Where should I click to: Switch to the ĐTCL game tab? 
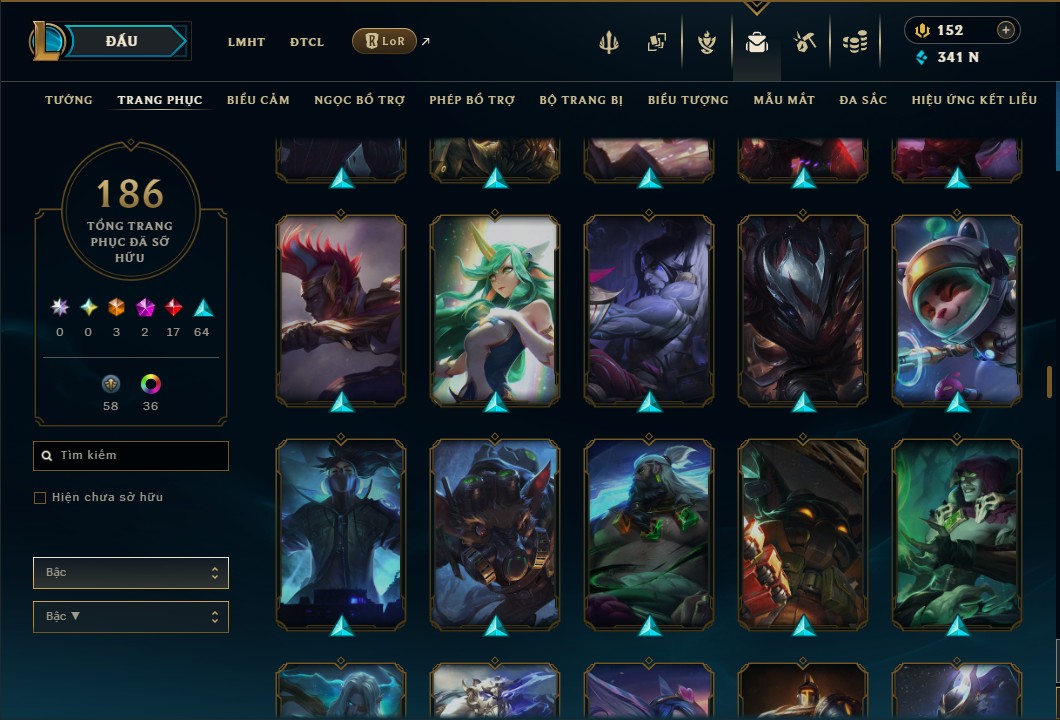tap(306, 42)
